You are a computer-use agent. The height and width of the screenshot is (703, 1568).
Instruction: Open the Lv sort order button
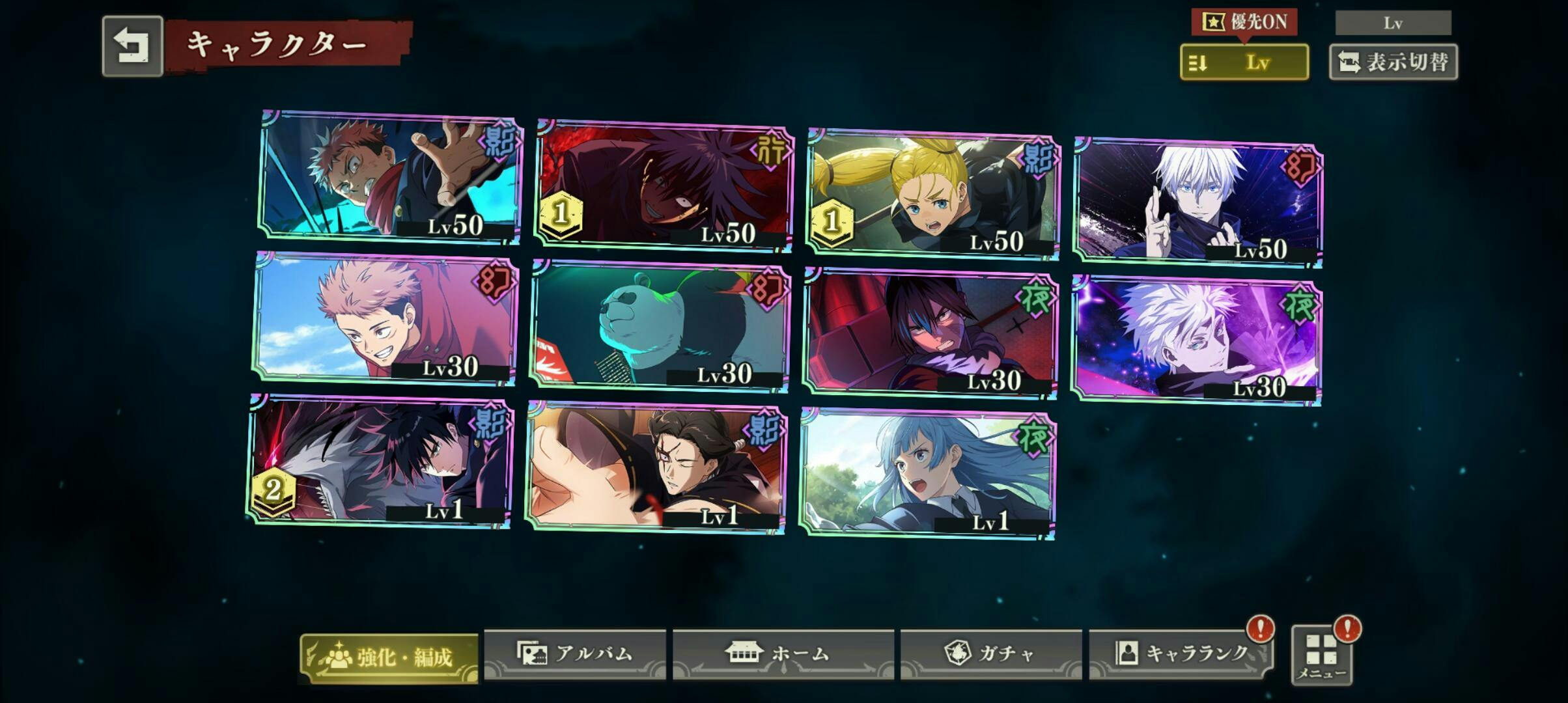[1244, 62]
